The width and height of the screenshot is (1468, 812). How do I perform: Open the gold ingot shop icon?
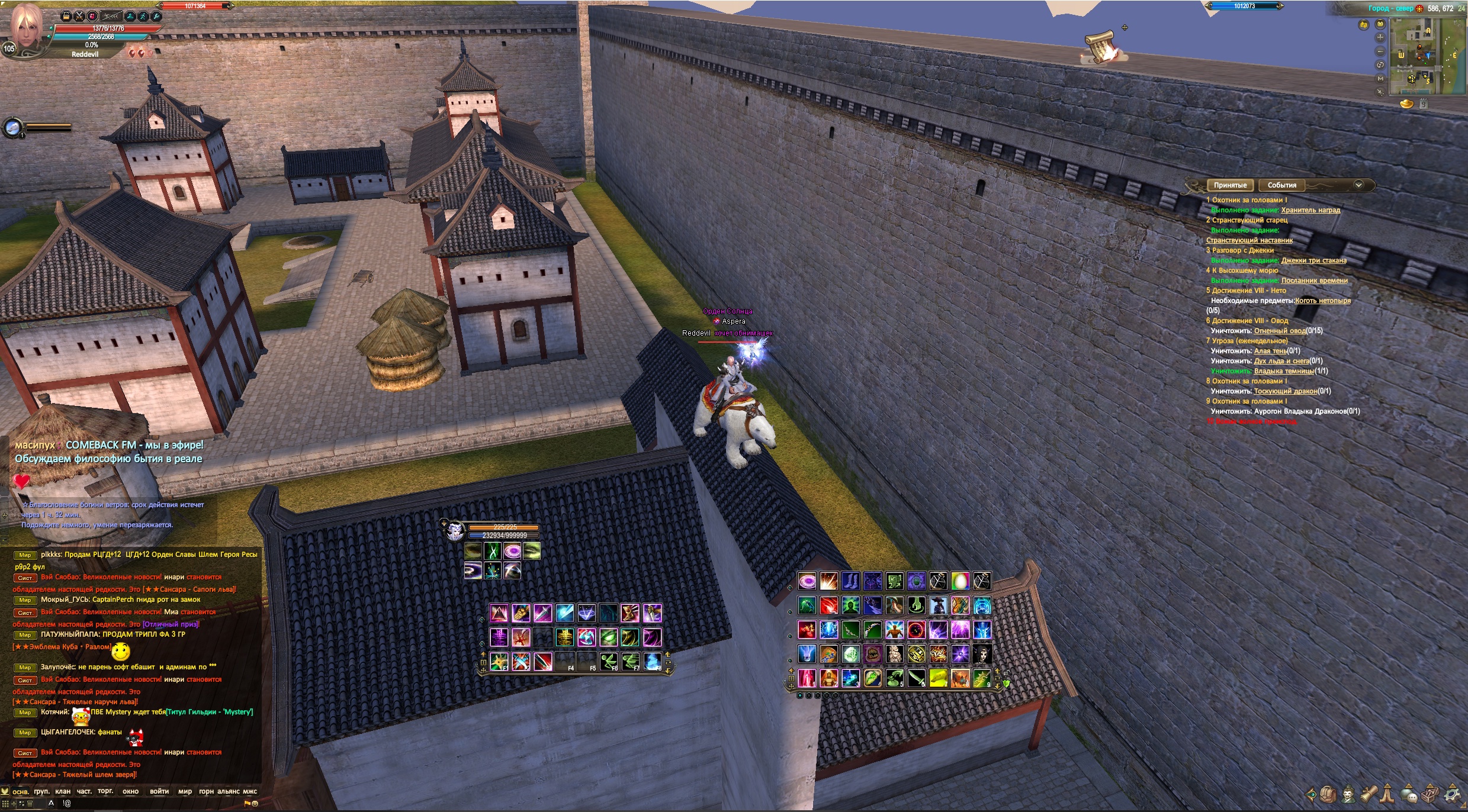point(1406,104)
